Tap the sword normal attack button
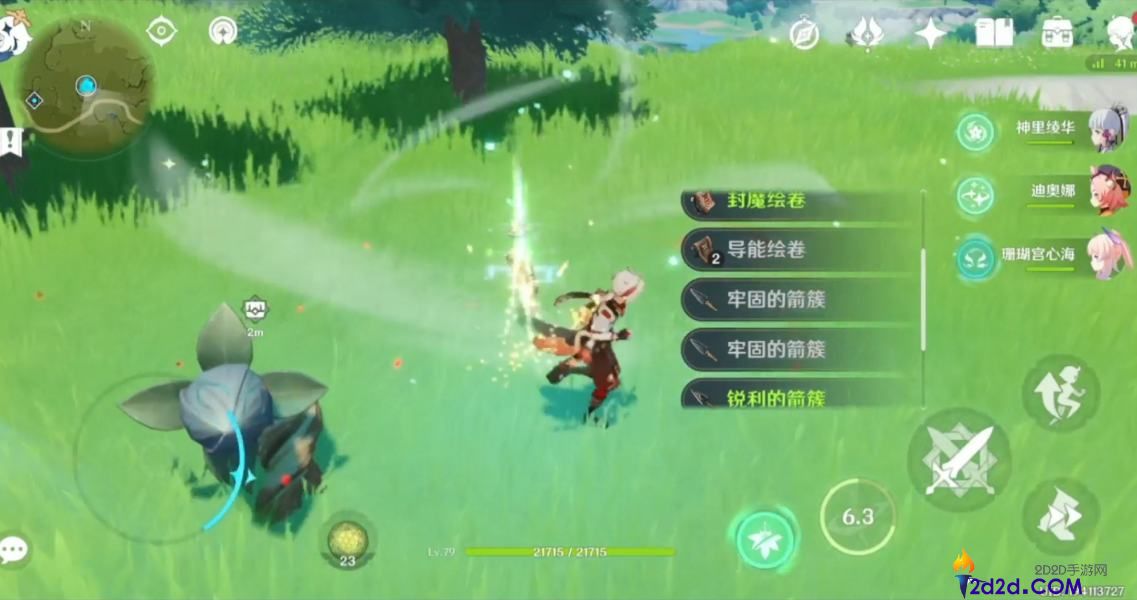 point(958,461)
